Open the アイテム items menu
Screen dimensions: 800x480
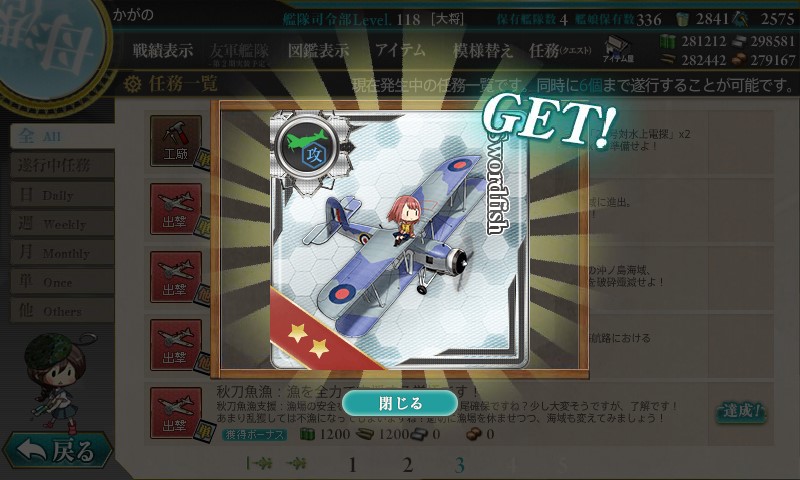tap(399, 51)
